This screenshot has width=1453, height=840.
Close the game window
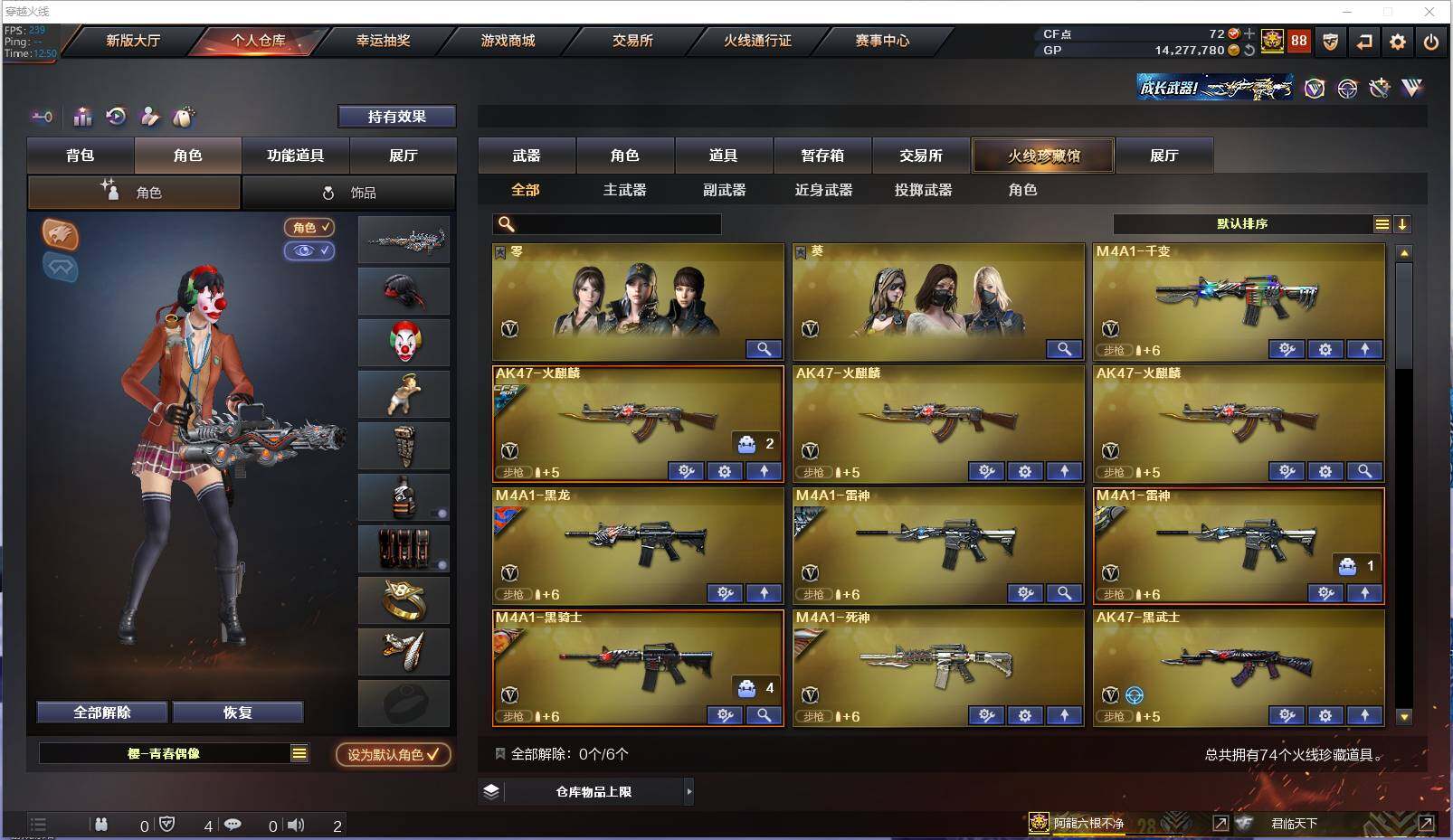coord(1429,12)
